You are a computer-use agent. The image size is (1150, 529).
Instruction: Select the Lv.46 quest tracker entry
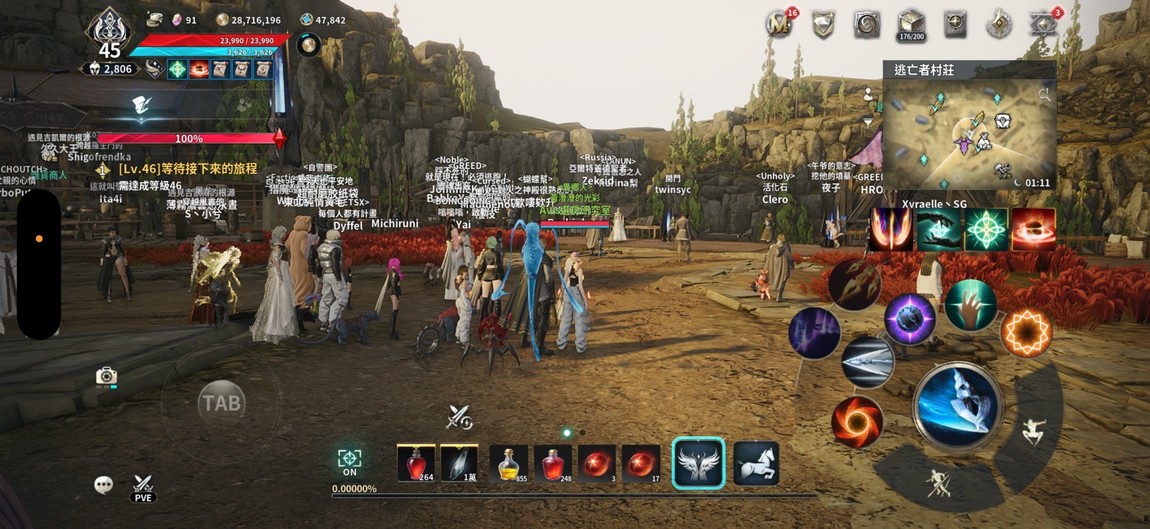pos(185,169)
